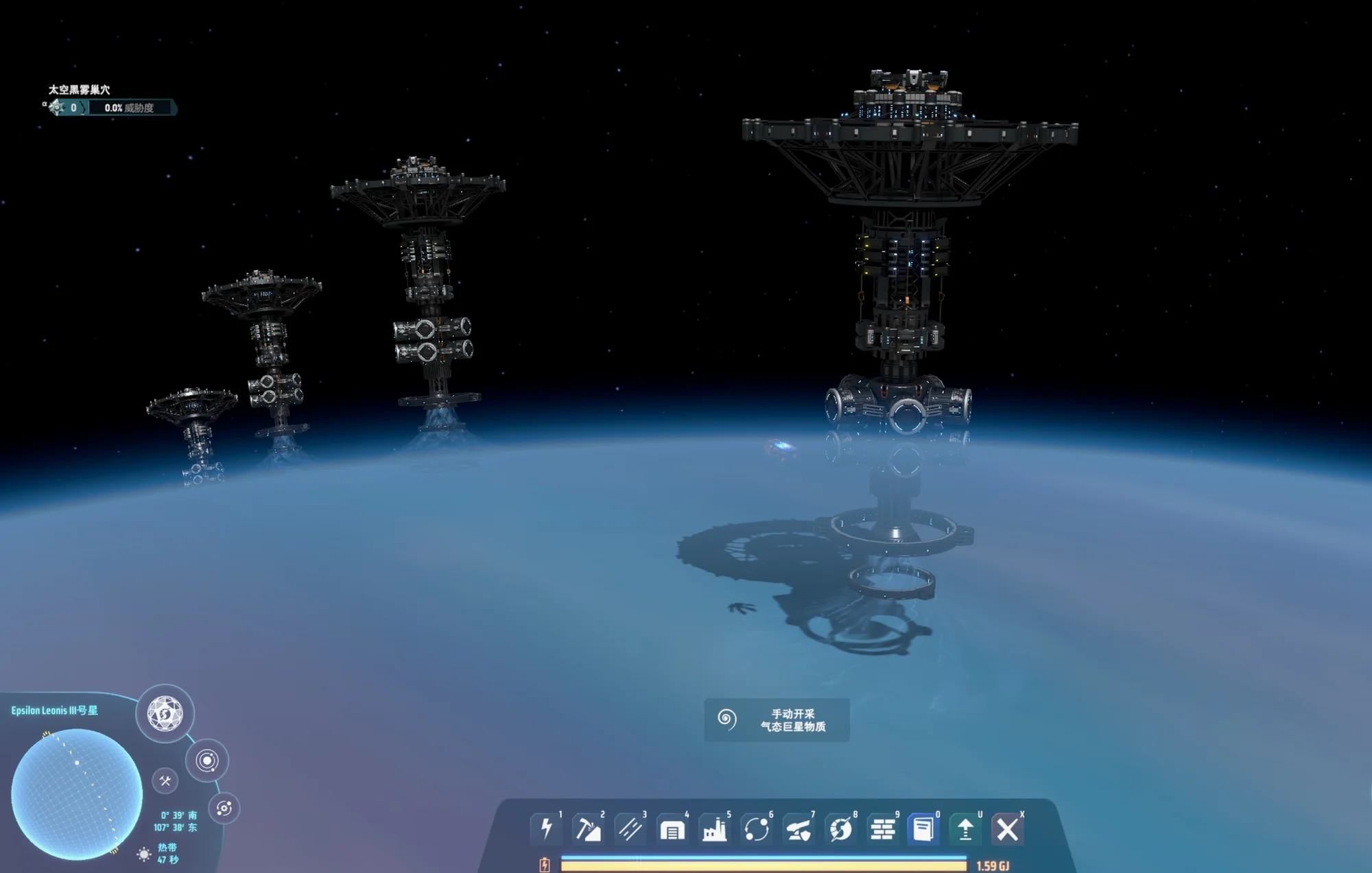Click the crossed hammer and wrench button
This screenshot has width=1372, height=873.
165,780
